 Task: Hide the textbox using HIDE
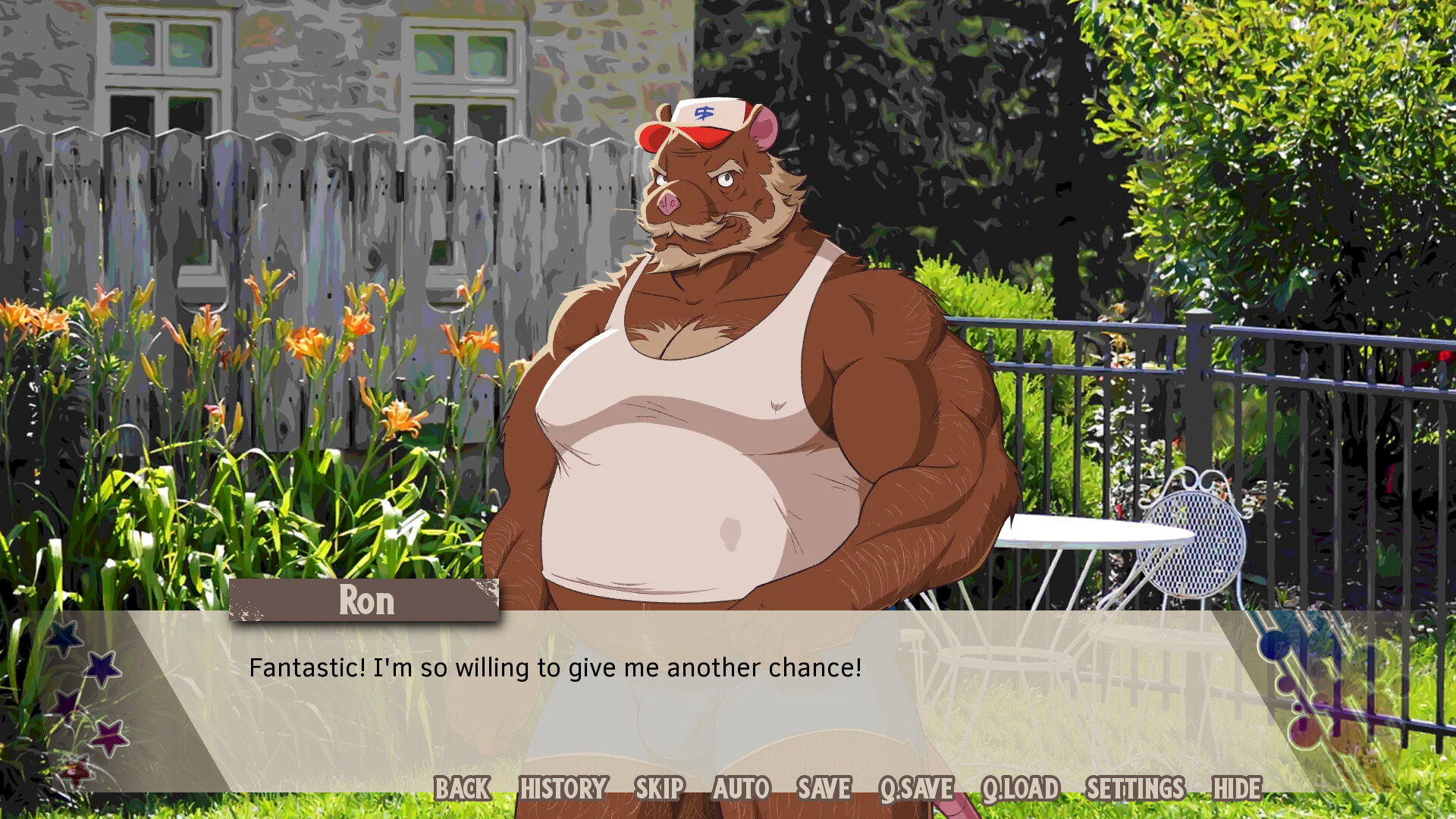click(x=1238, y=789)
